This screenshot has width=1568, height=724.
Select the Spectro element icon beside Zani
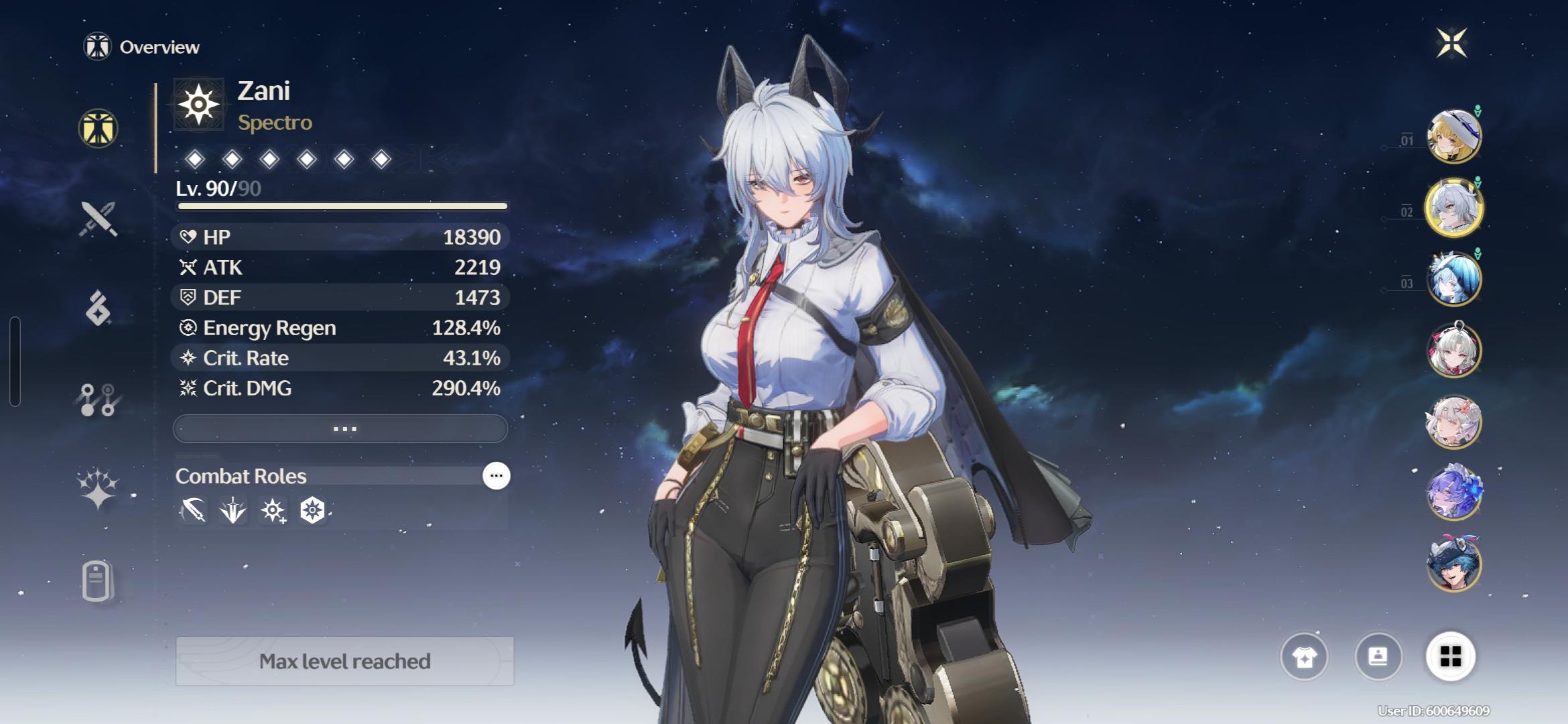point(198,105)
